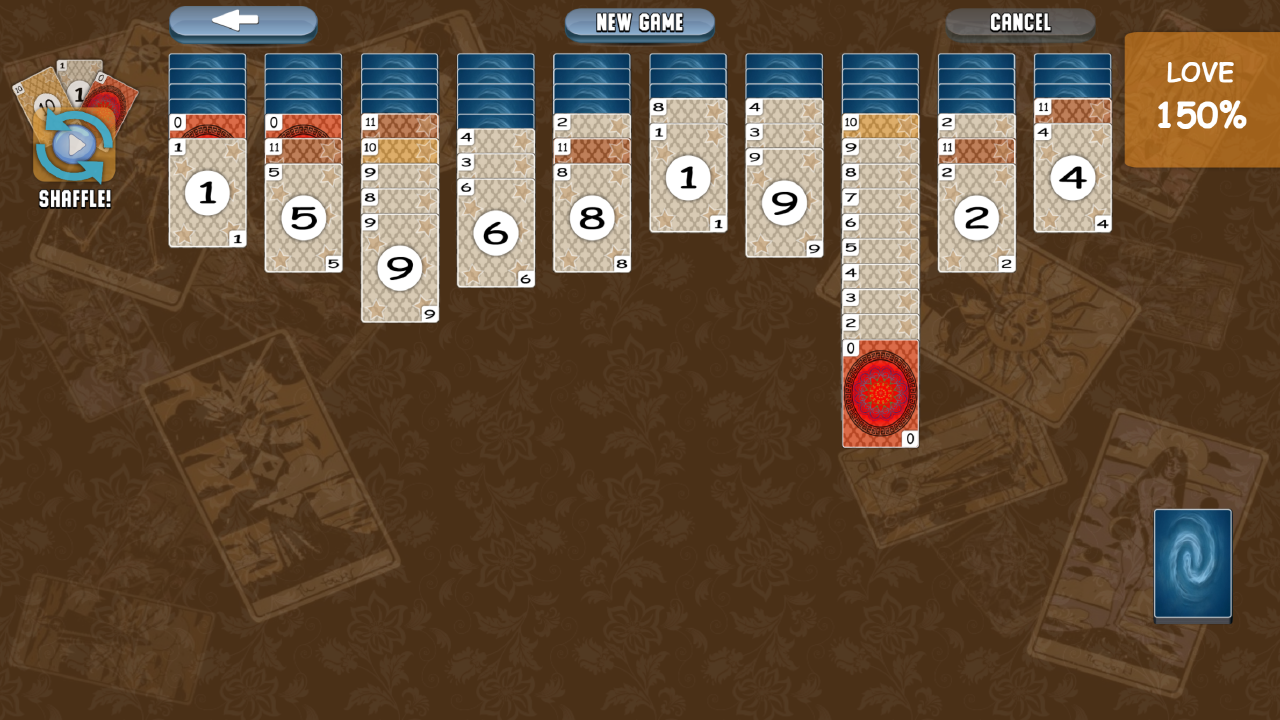The width and height of the screenshot is (1280, 720).
Task: Select the blue card from the draw pile
Action: coord(1192,565)
